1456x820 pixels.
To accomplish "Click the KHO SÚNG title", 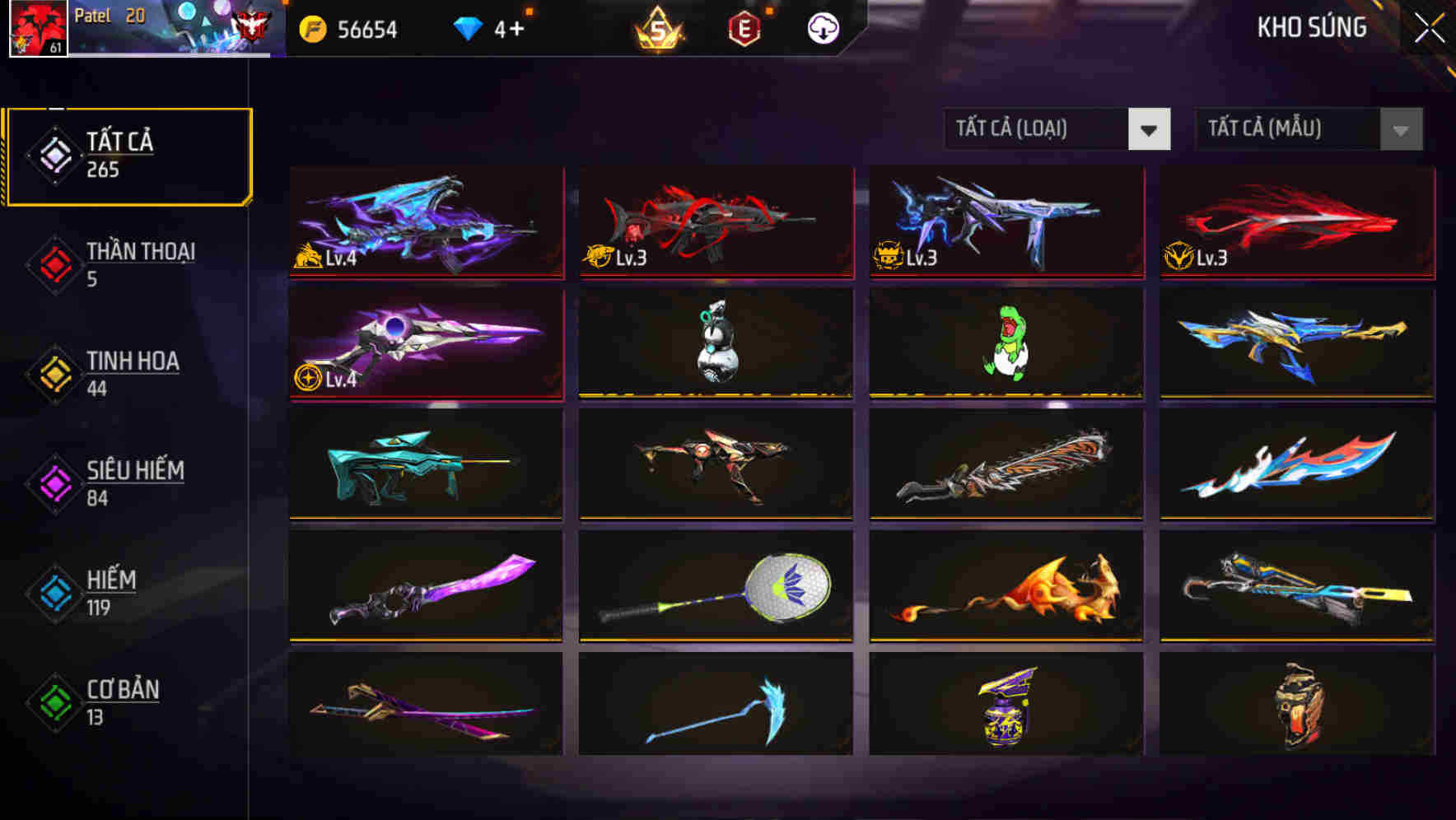I will [x=1310, y=27].
